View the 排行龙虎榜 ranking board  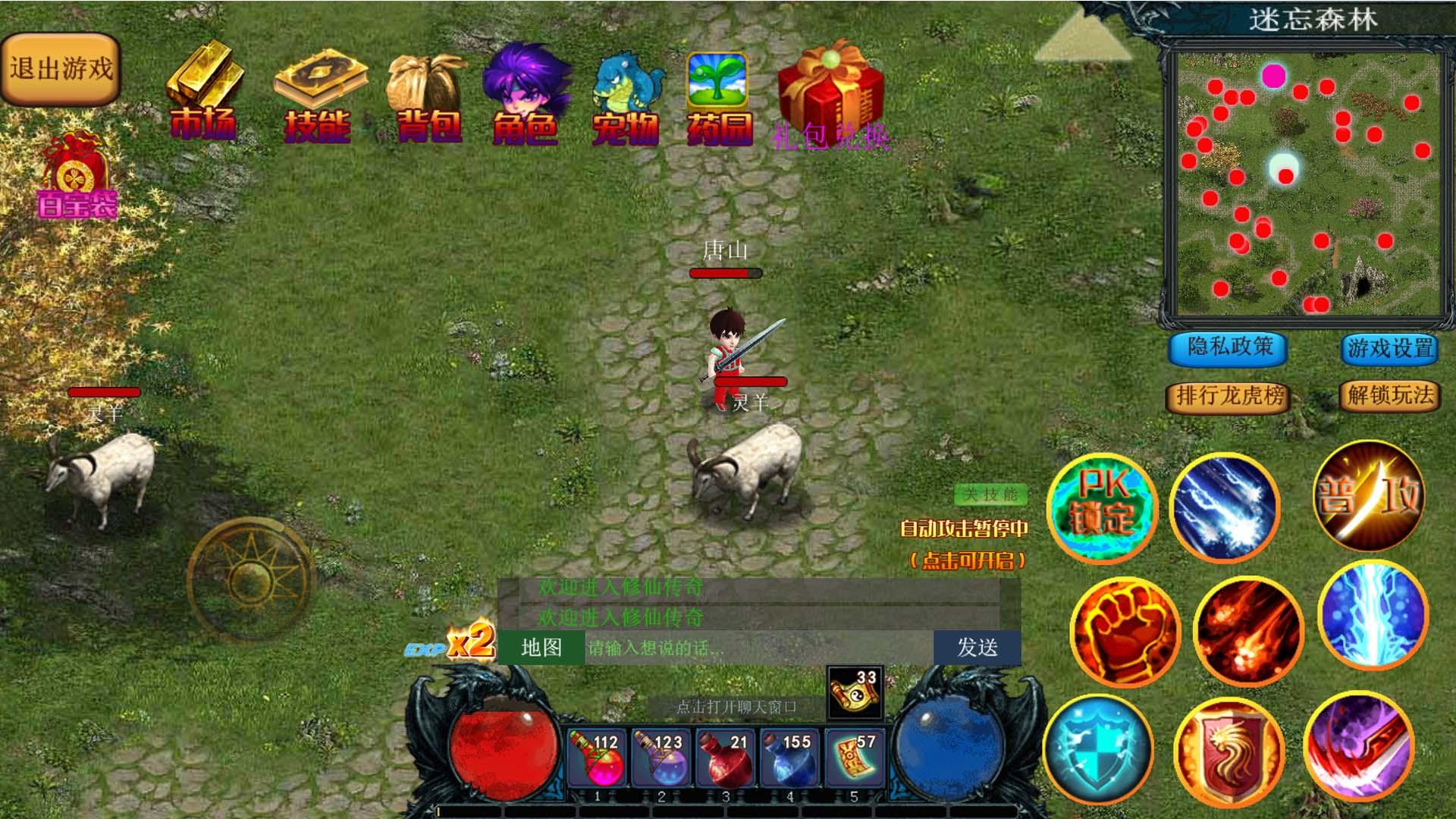click(1228, 396)
